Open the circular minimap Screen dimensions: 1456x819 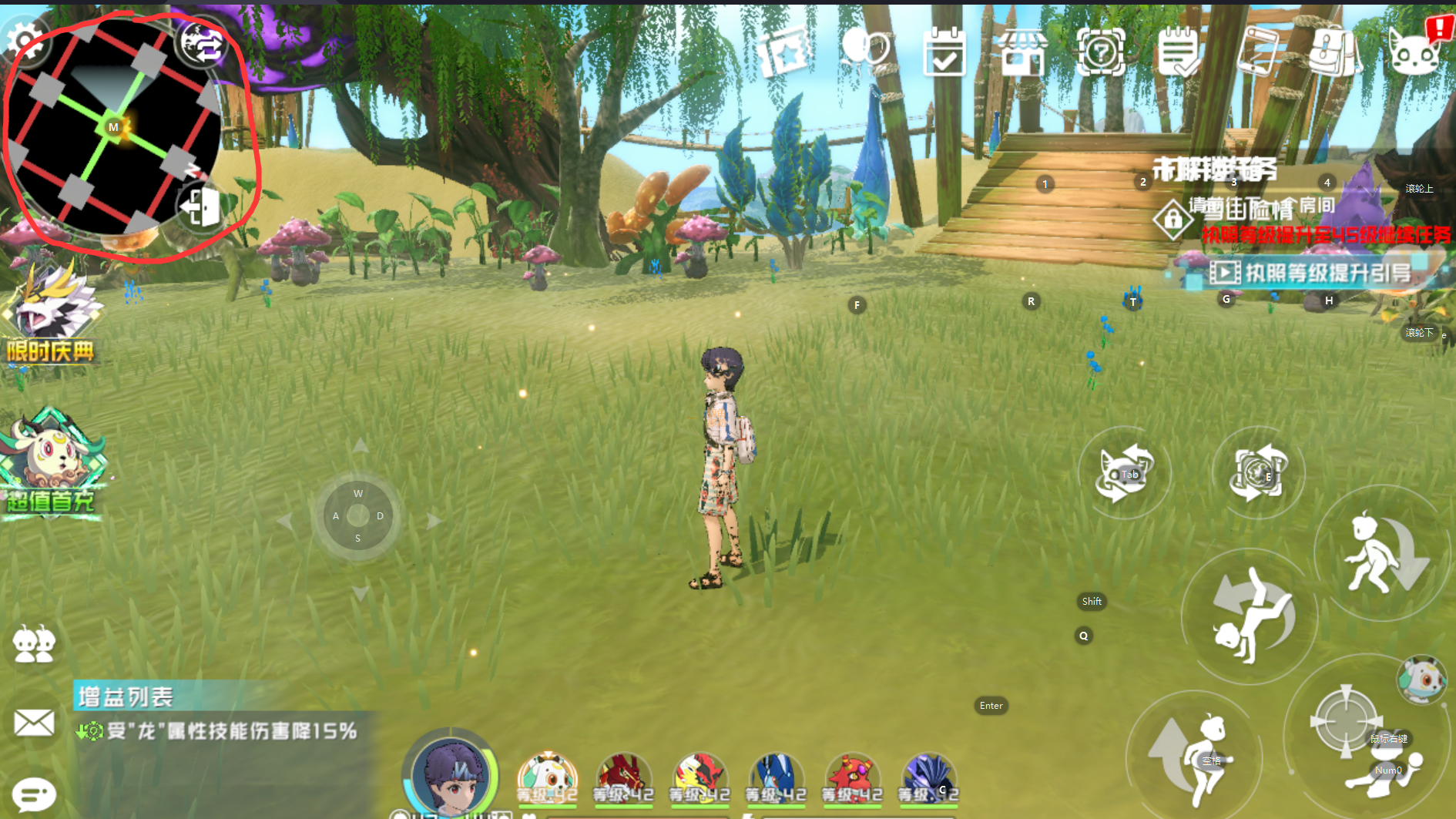pyautogui.click(x=113, y=128)
